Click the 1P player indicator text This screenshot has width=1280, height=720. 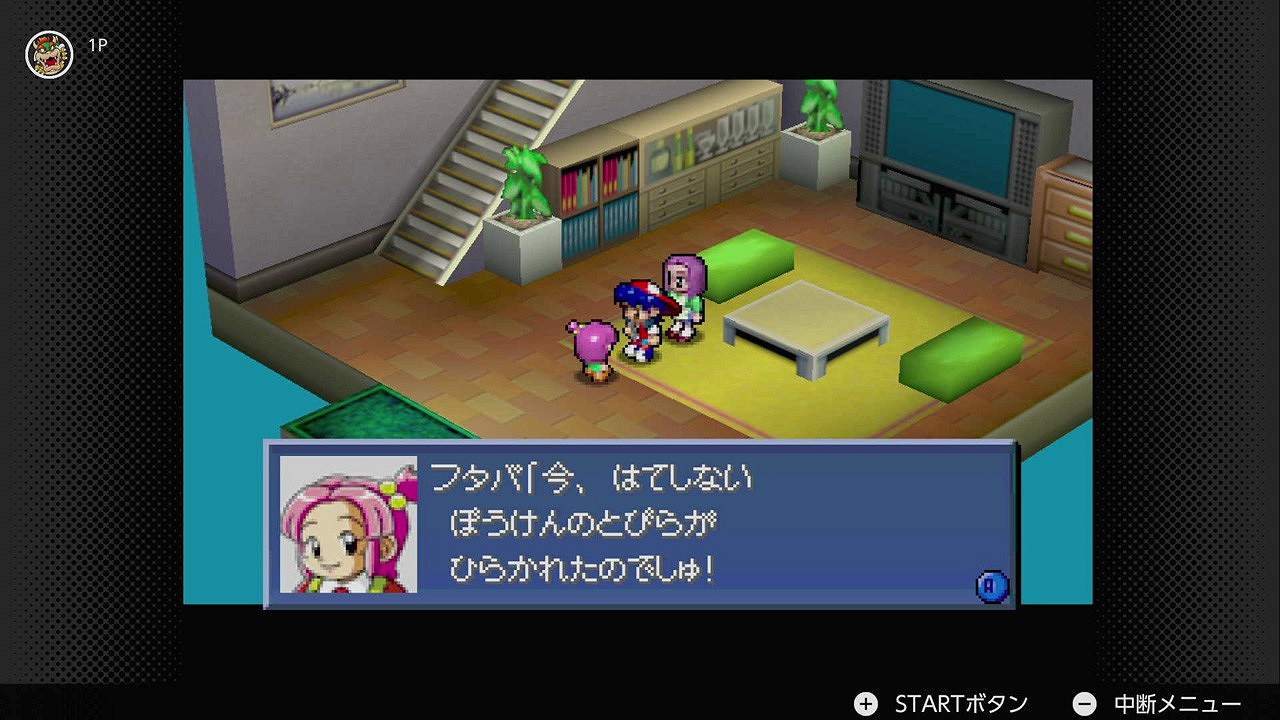(98, 44)
